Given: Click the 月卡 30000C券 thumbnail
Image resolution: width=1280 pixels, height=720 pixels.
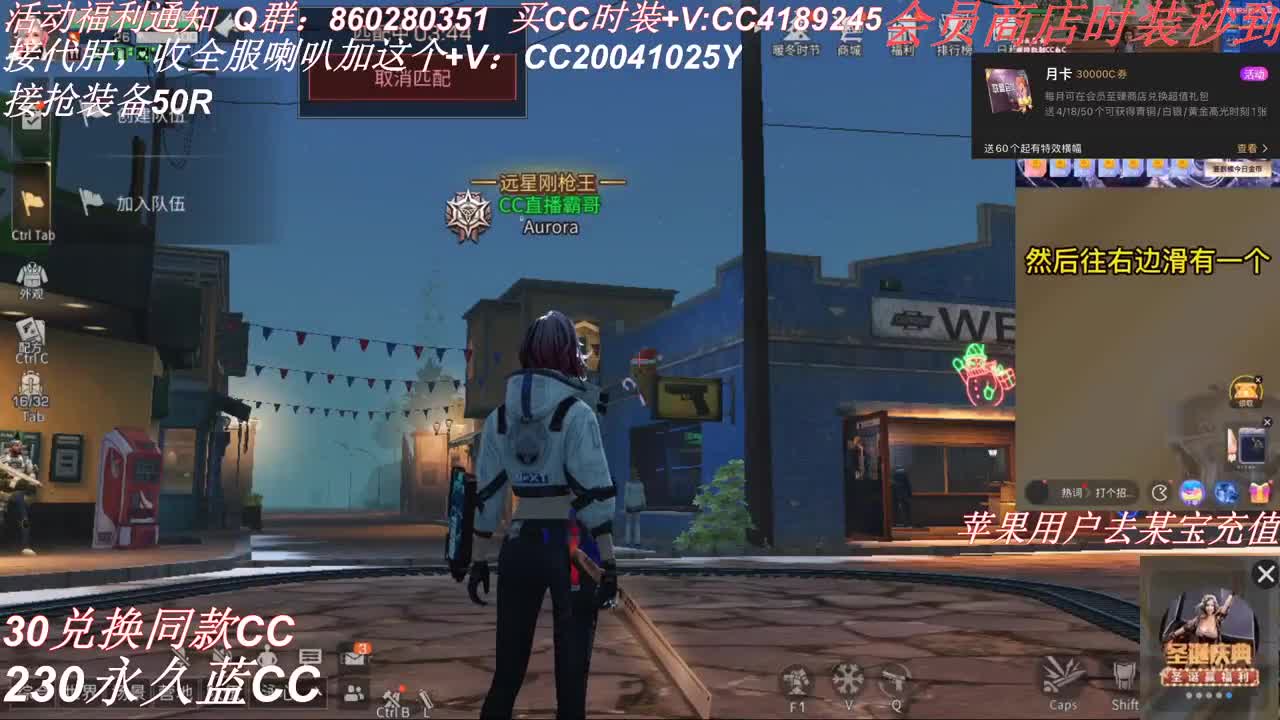Looking at the screenshot, I should [x=1006, y=92].
